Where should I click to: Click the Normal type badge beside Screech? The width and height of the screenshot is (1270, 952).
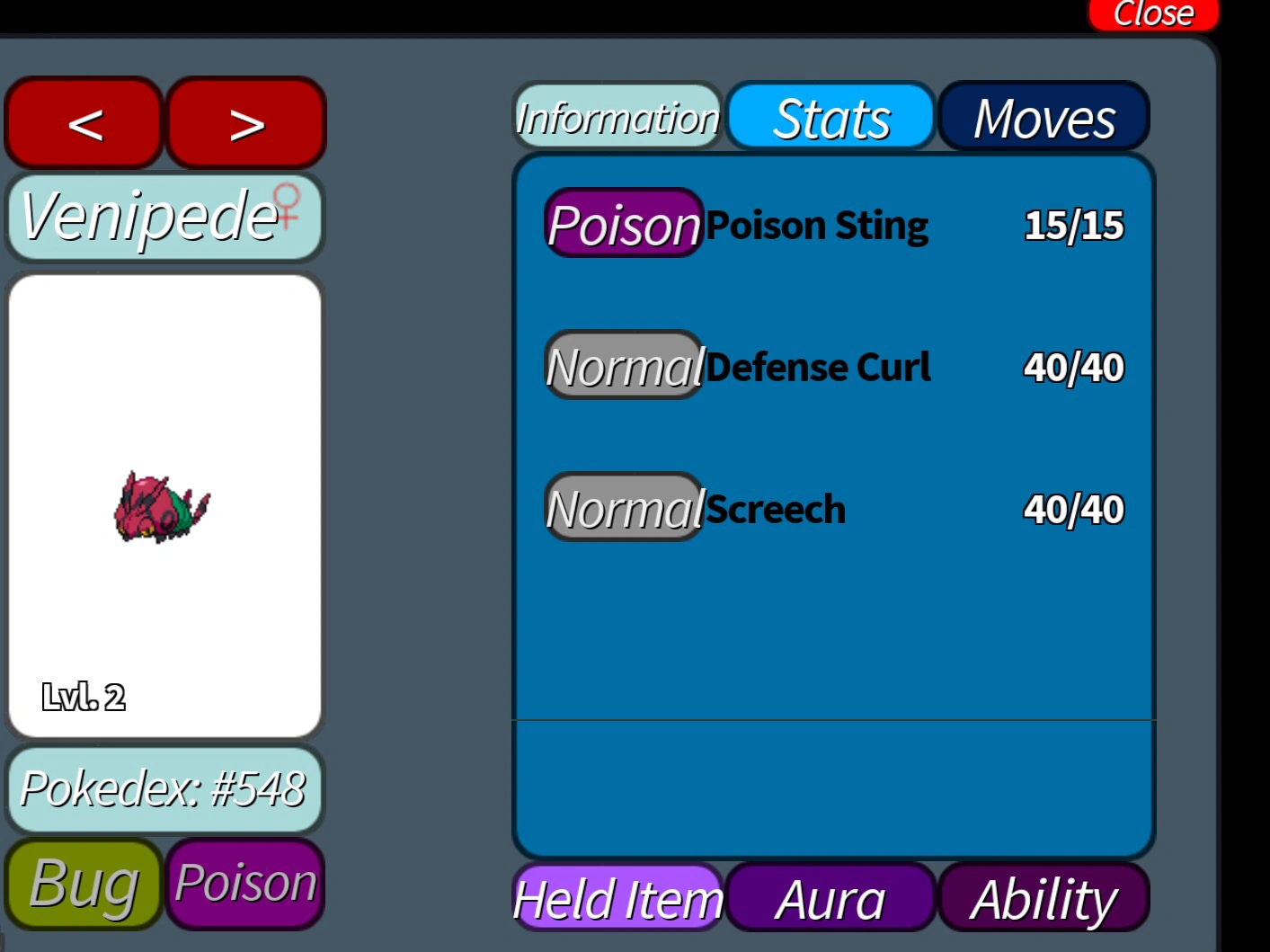coord(623,509)
